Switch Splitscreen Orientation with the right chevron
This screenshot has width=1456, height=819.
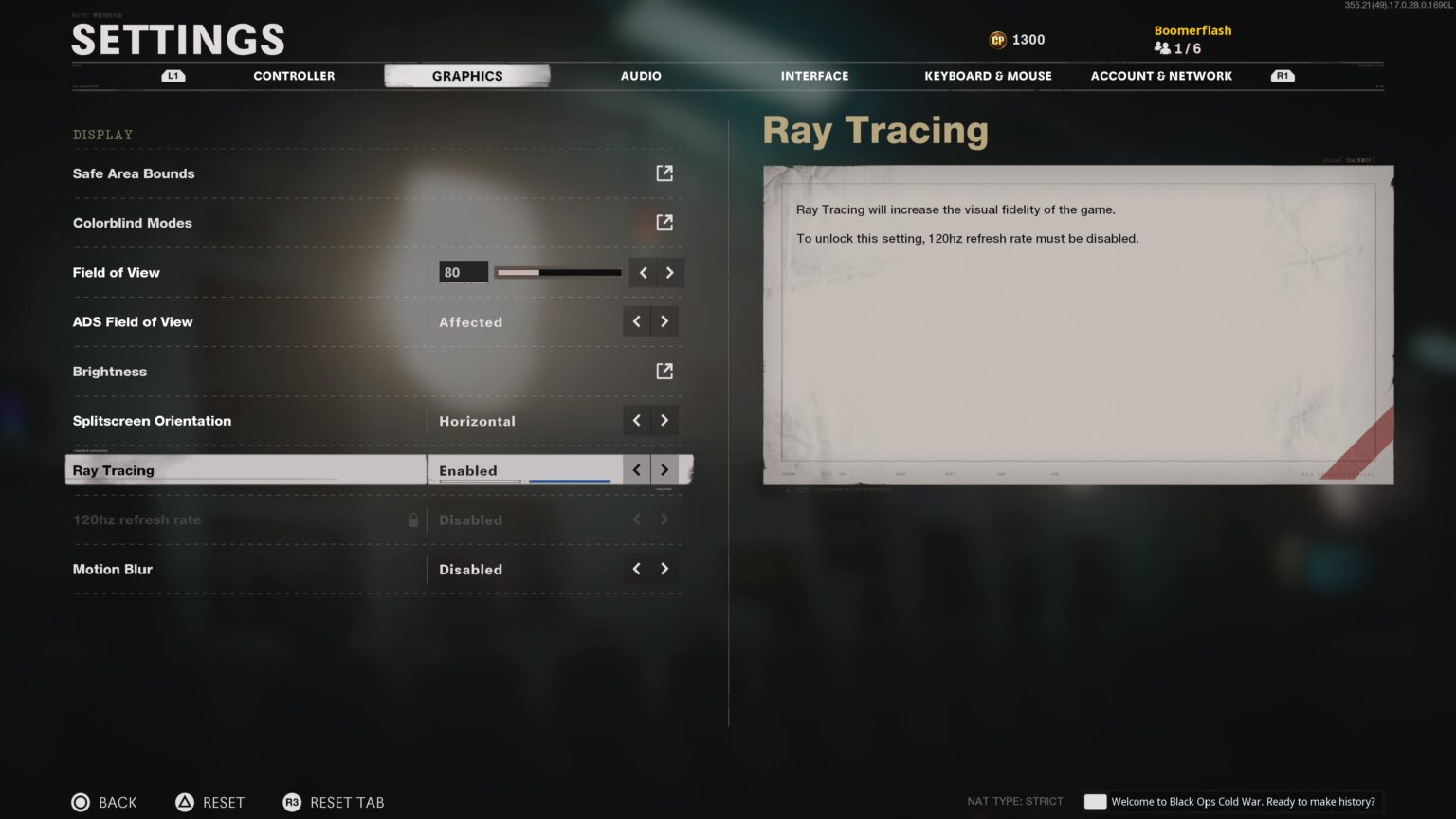point(664,420)
